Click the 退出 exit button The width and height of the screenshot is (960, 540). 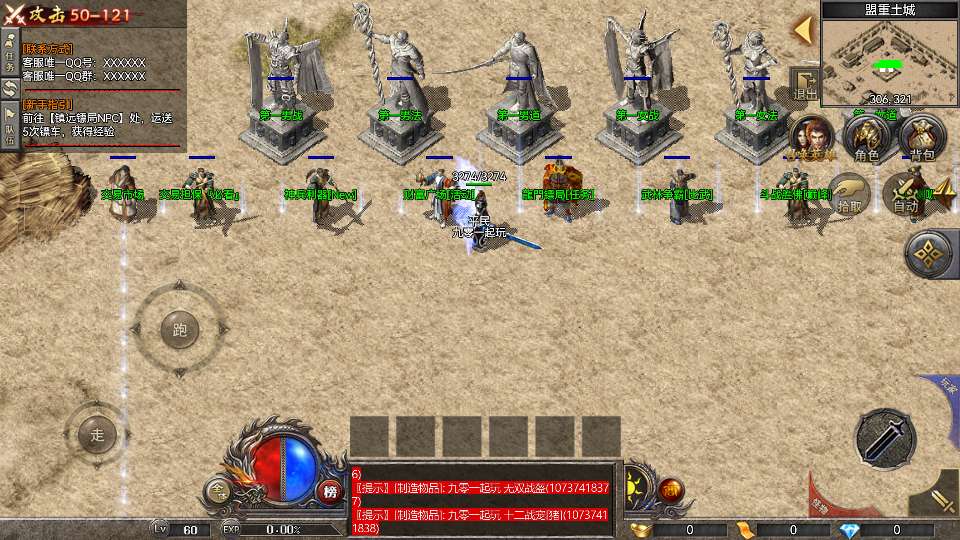coord(805,85)
